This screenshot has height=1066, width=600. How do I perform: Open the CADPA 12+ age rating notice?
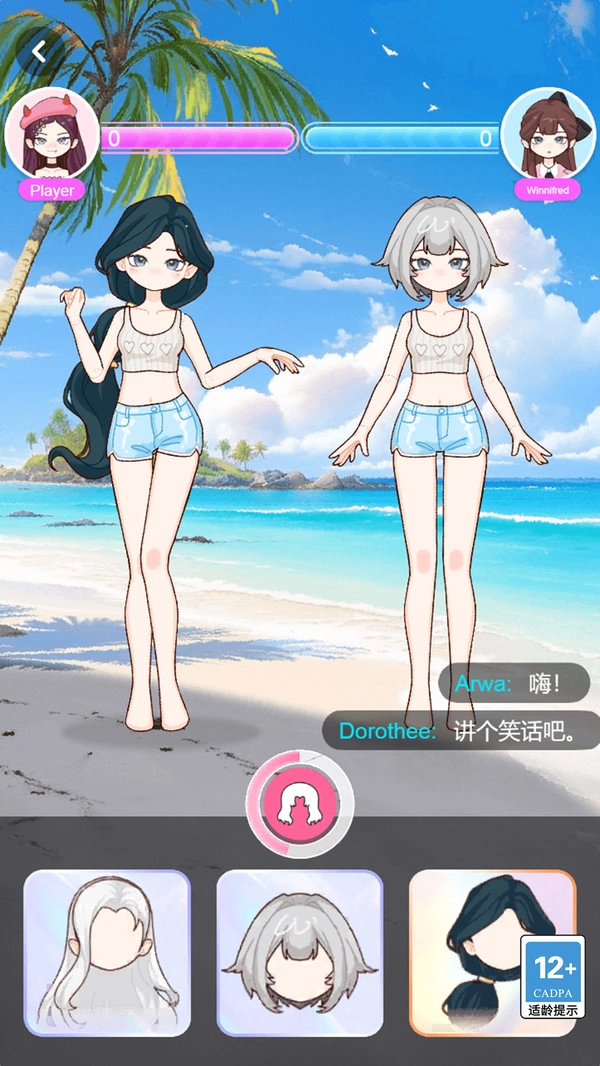(552, 977)
